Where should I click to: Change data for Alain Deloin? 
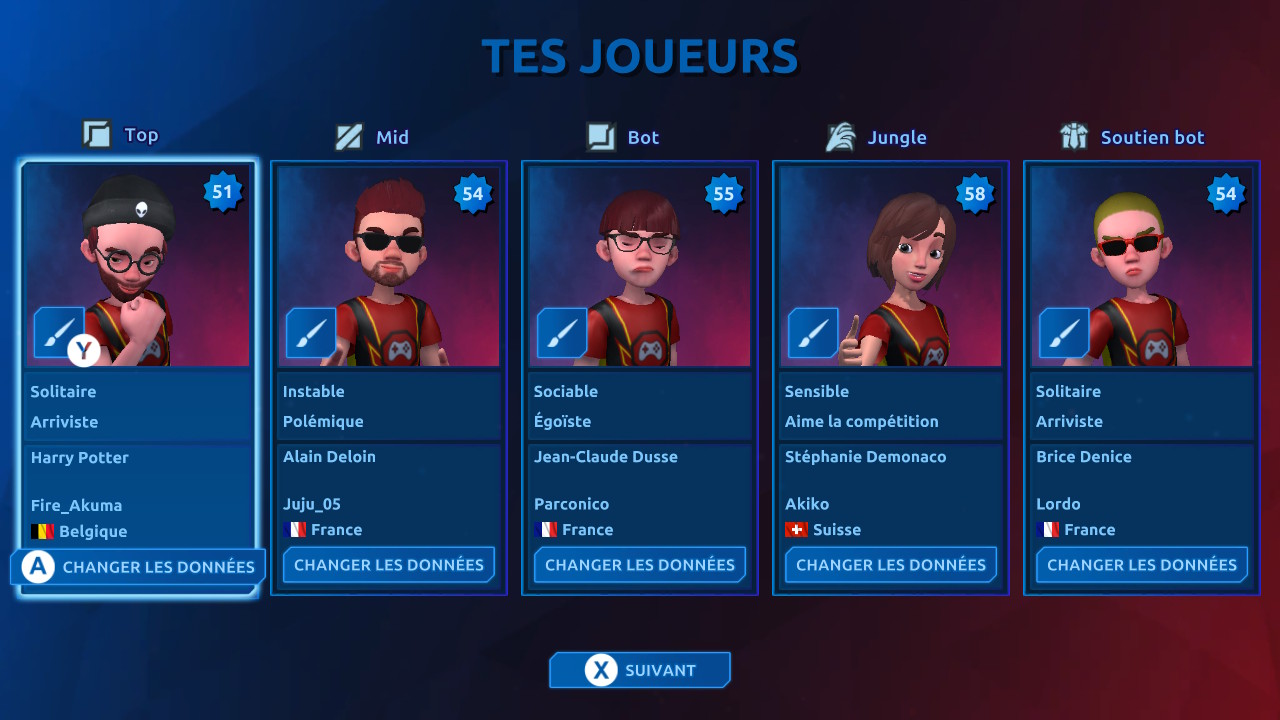[x=389, y=565]
